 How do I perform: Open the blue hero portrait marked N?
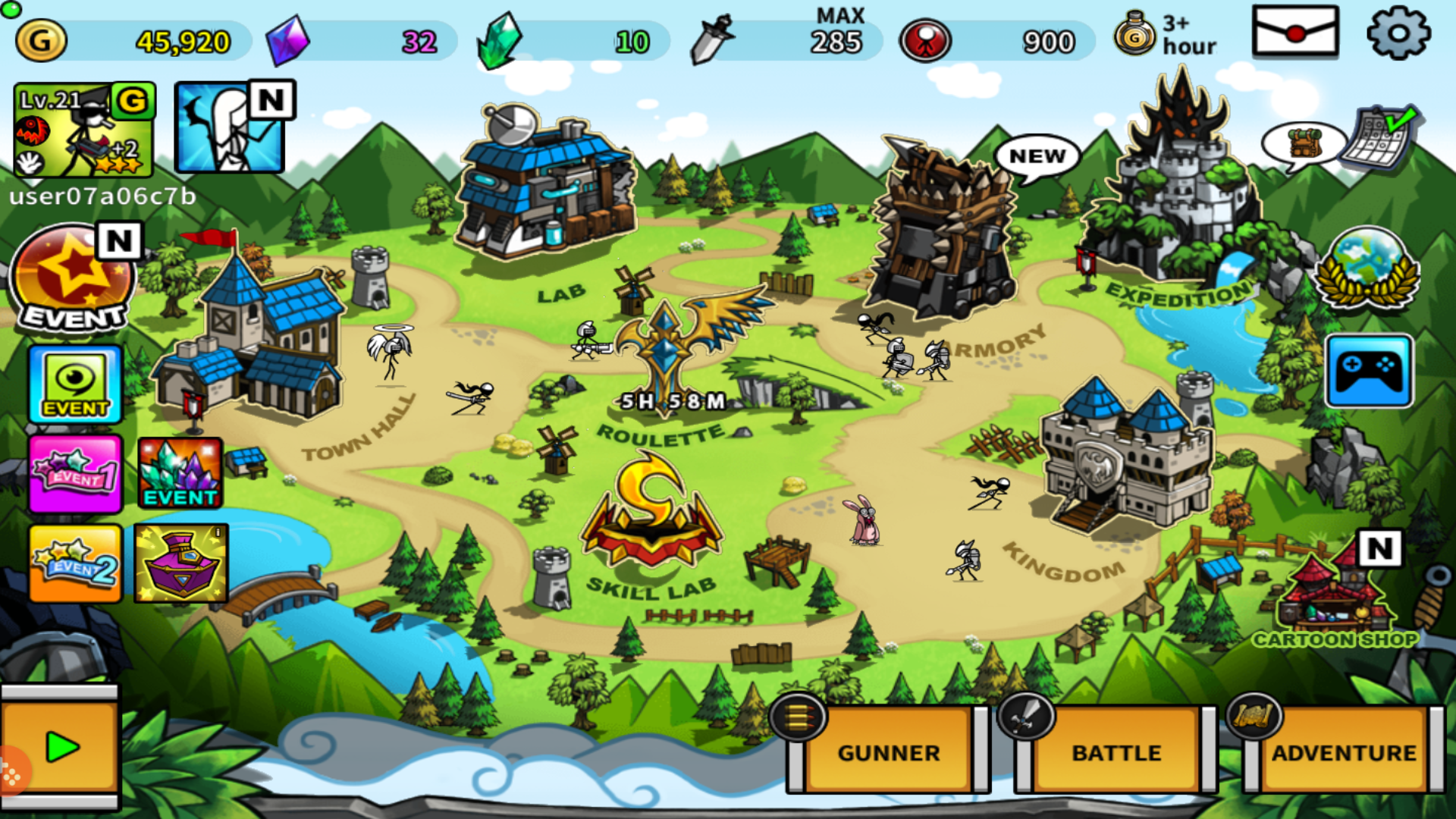229,129
